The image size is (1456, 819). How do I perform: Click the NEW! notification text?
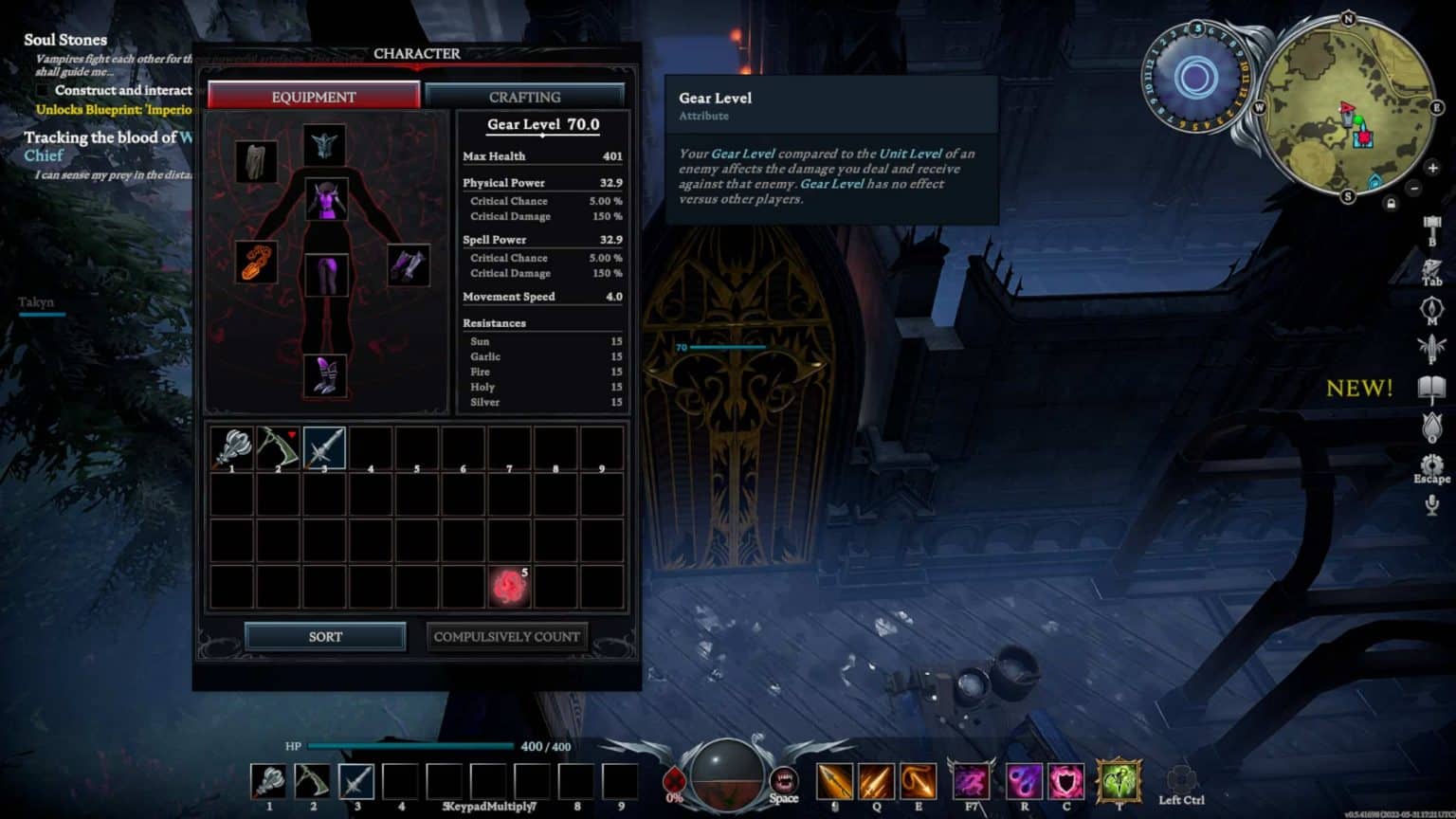[x=1359, y=389]
